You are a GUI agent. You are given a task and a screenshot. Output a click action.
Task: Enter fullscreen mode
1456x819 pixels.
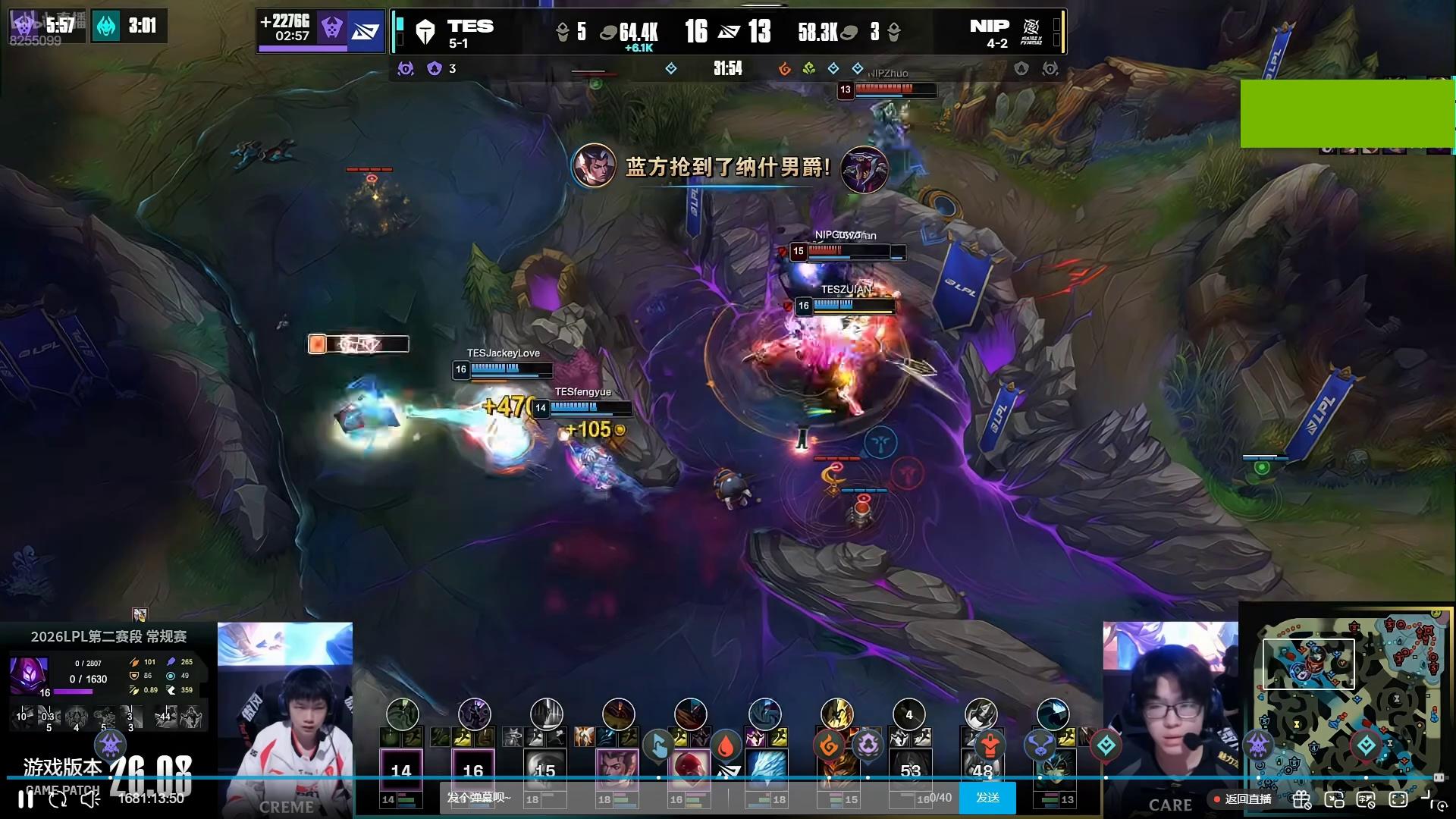click(1398, 799)
